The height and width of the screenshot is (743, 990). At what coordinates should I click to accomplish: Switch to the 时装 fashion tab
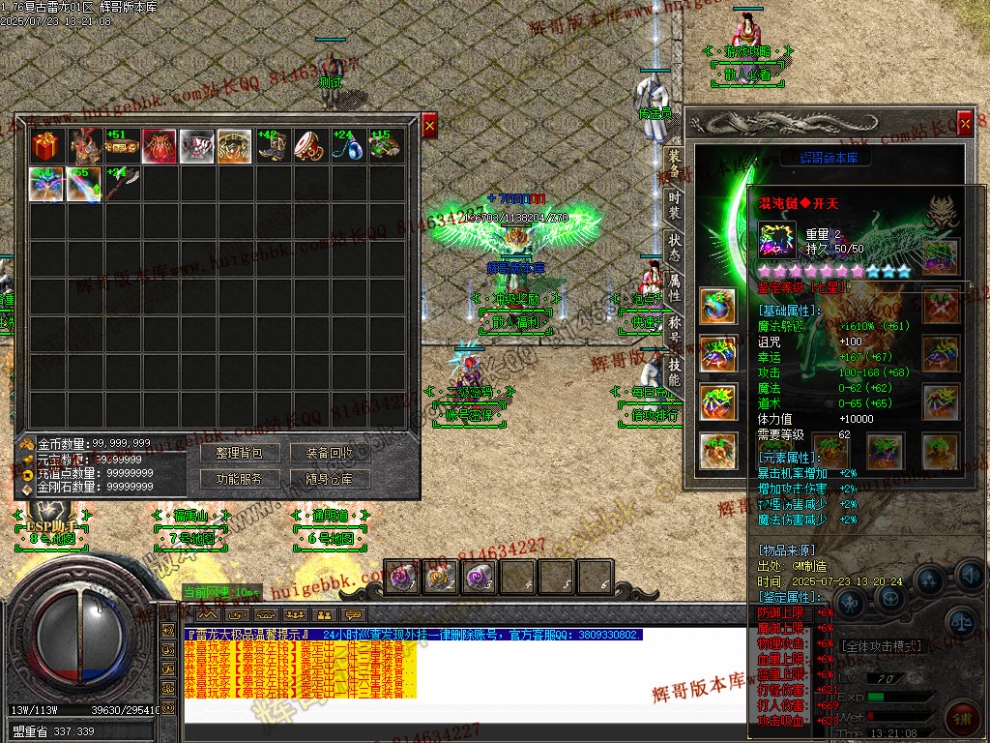pos(675,206)
